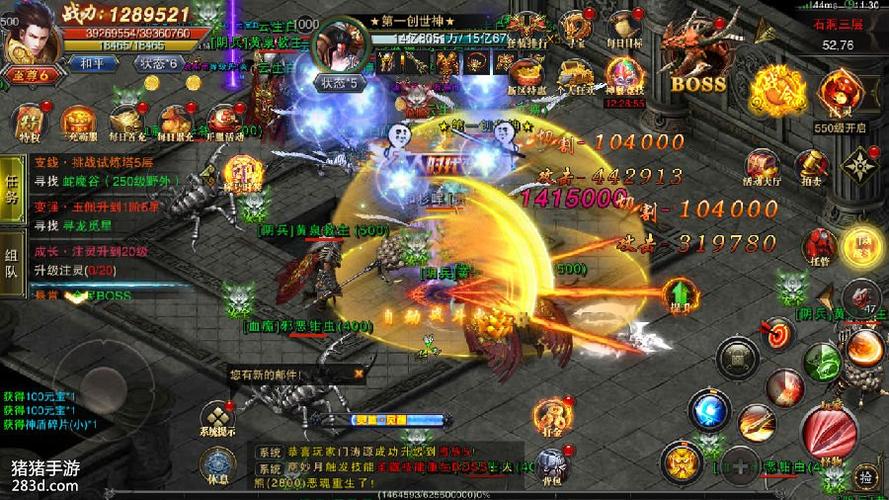Select the 休息 rest button
Image resolution: width=889 pixels, height=500 pixels.
[218, 466]
